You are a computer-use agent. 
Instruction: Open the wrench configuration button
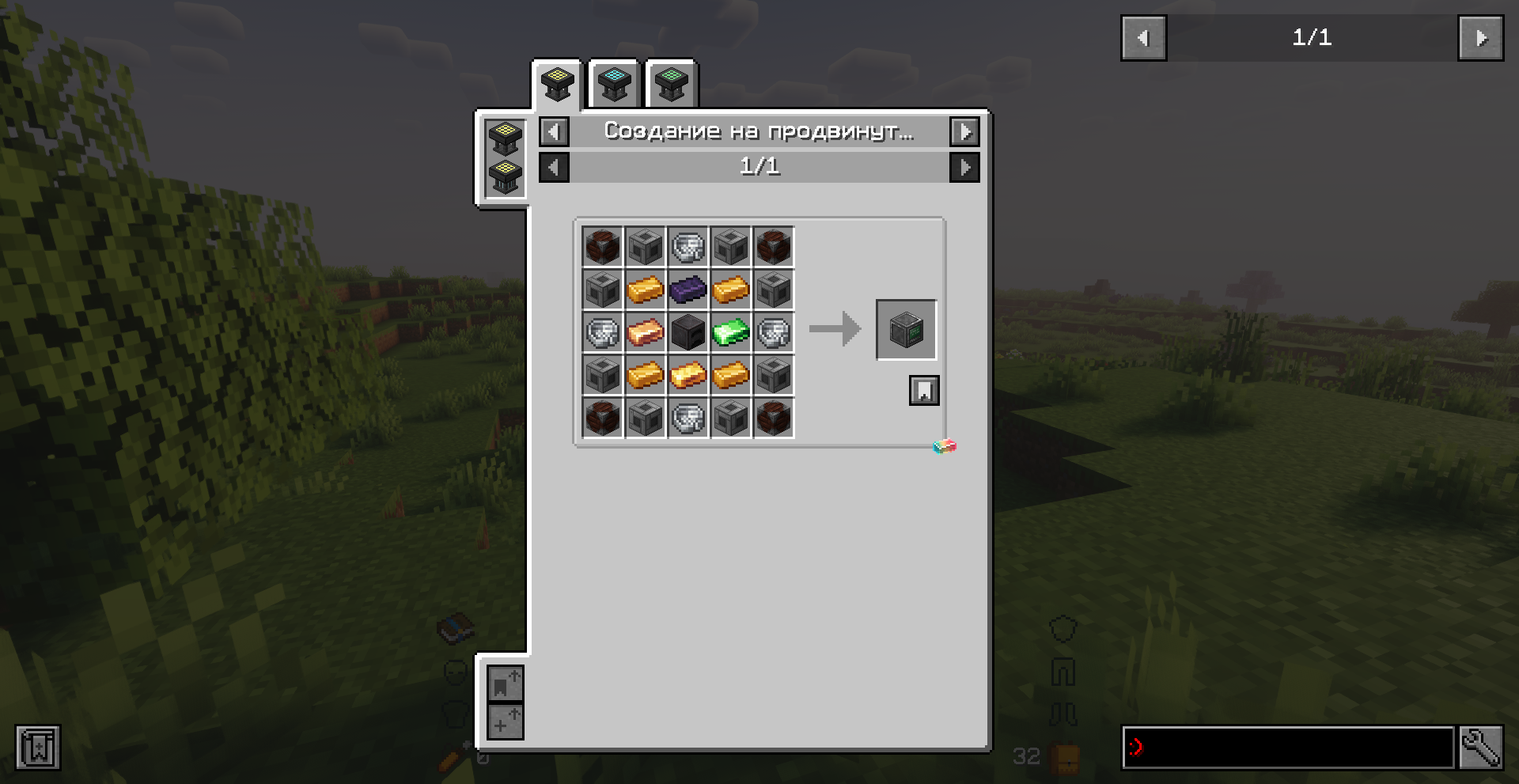1481,747
